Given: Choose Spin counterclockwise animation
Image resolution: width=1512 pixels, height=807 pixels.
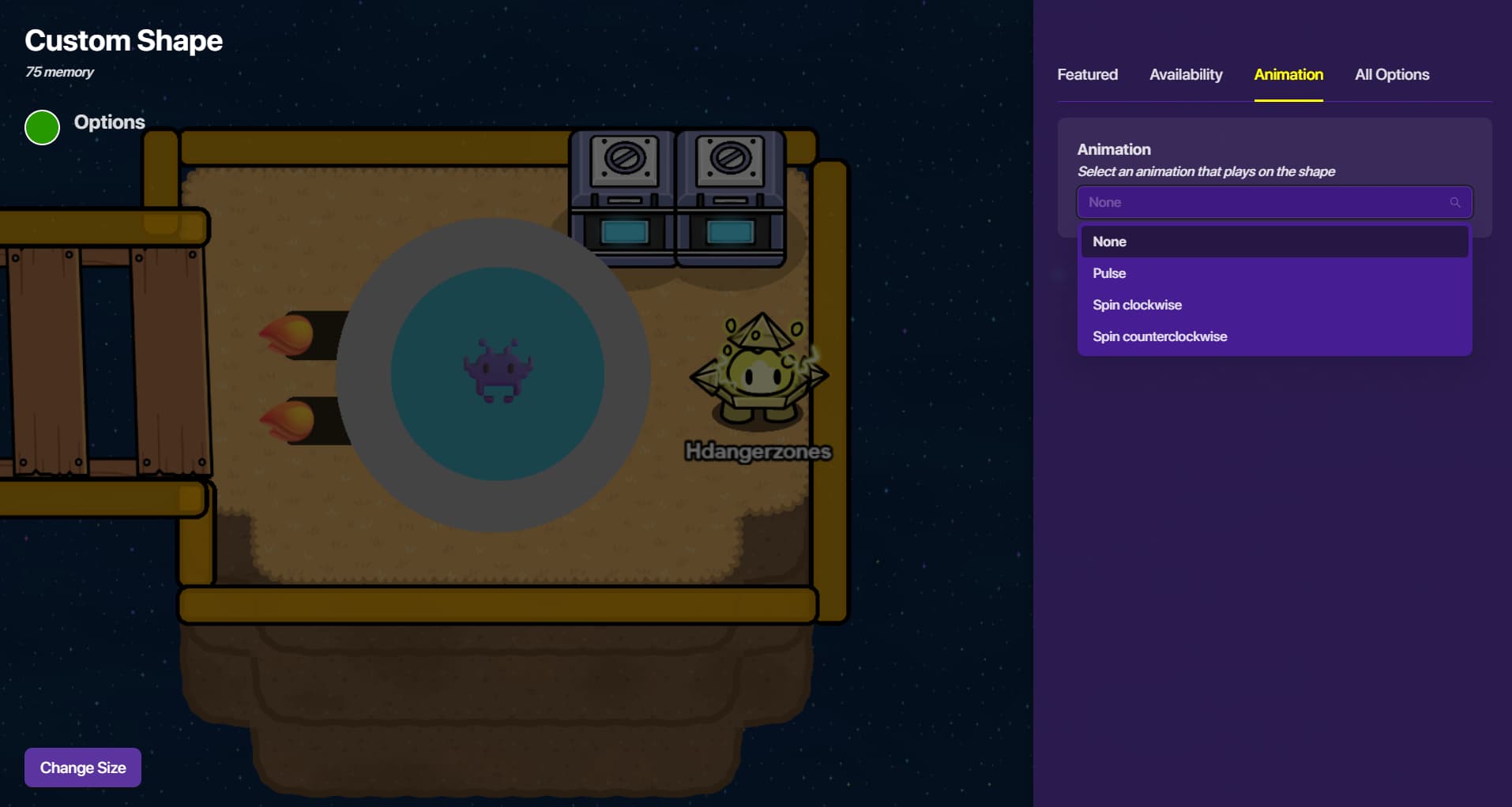Looking at the screenshot, I should click(1273, 336).
